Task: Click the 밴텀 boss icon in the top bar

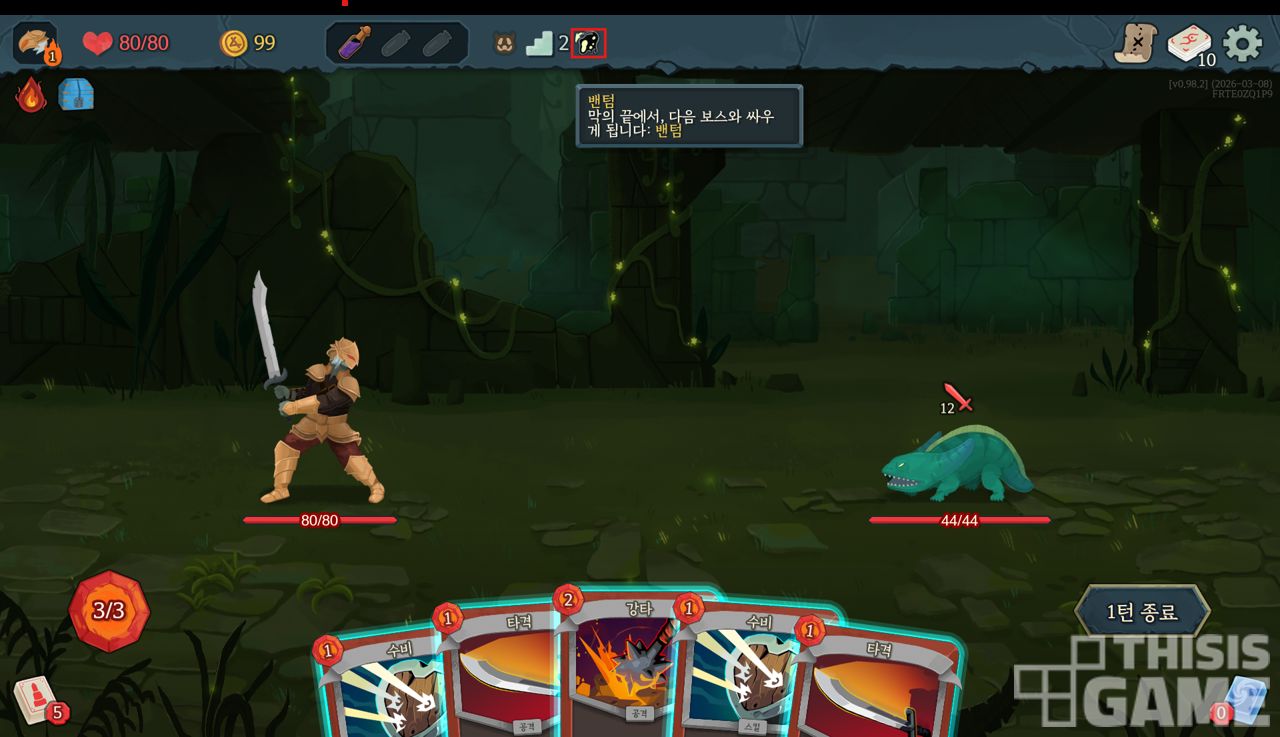Action: 588,43
